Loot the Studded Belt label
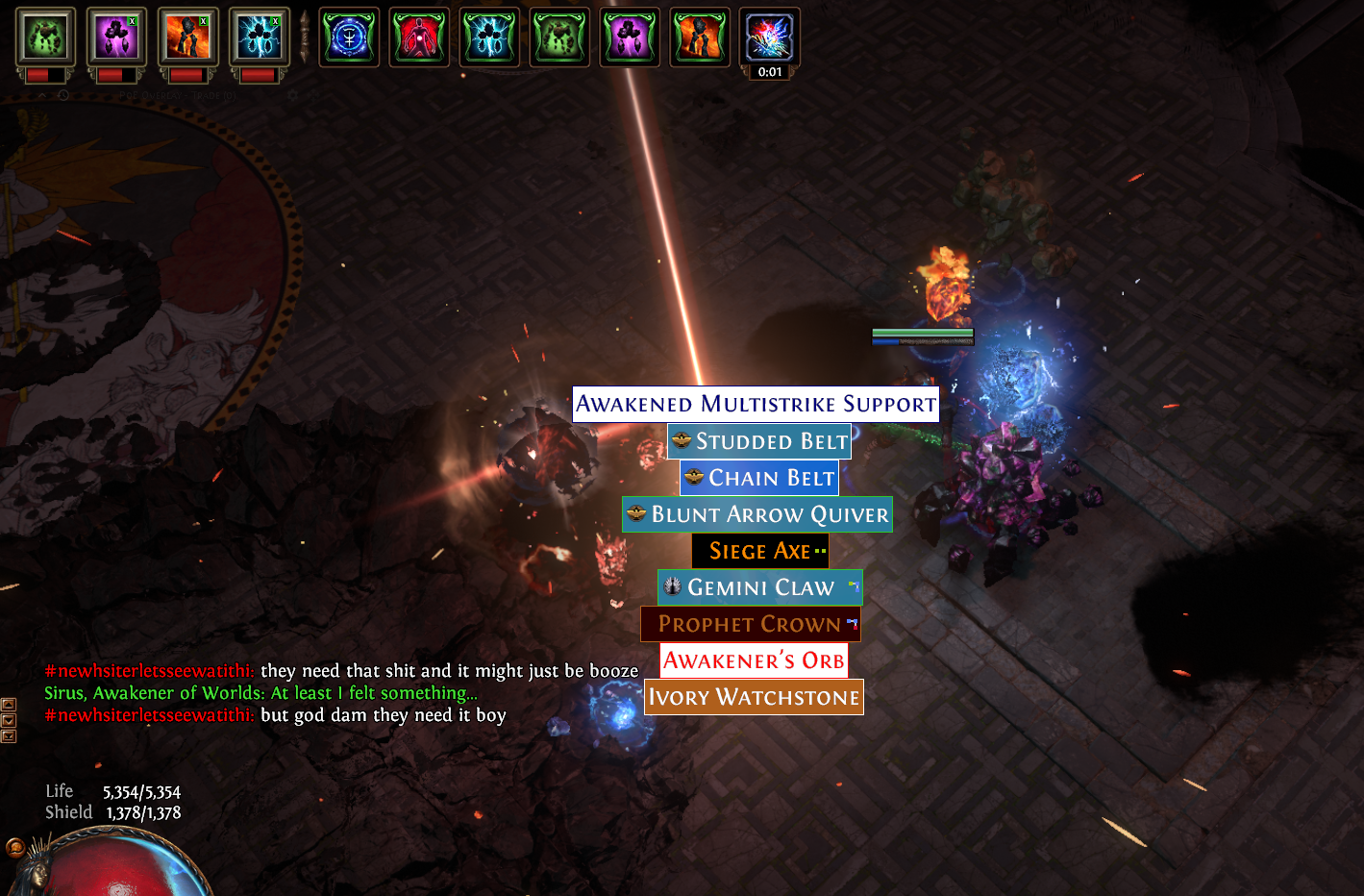The height and width of the screenshot is (896, 1364). [759, 441]
